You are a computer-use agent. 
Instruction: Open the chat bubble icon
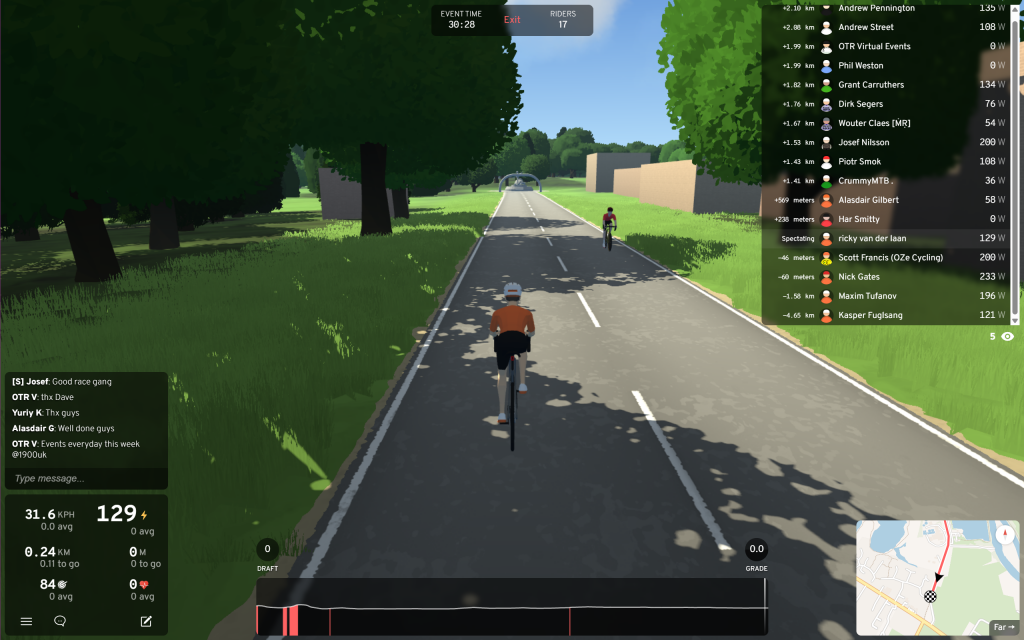(60, 621)
